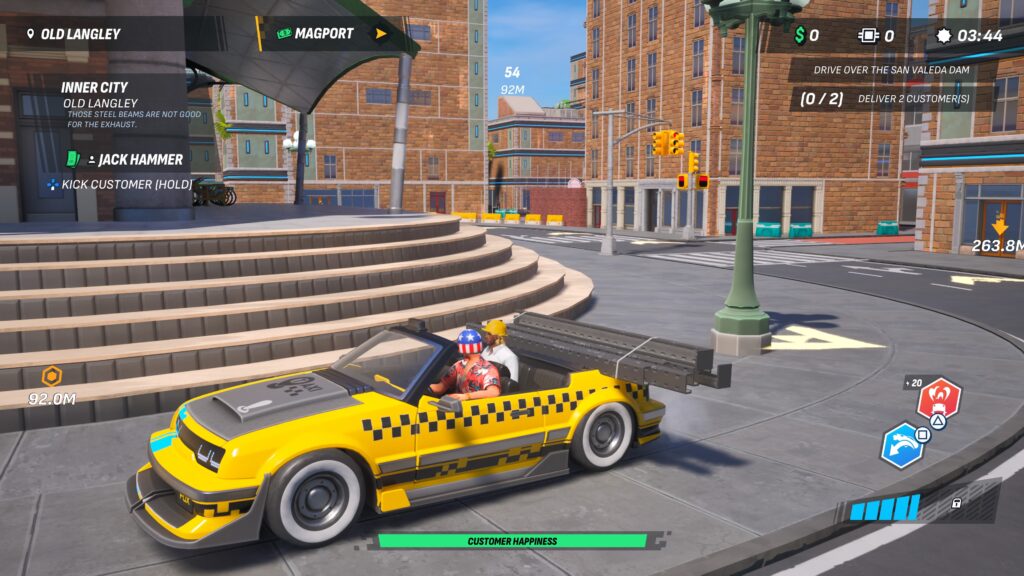Activate the red exhaust flame ability icon
Screen dimensions: 1024x576
pos(938,399)
